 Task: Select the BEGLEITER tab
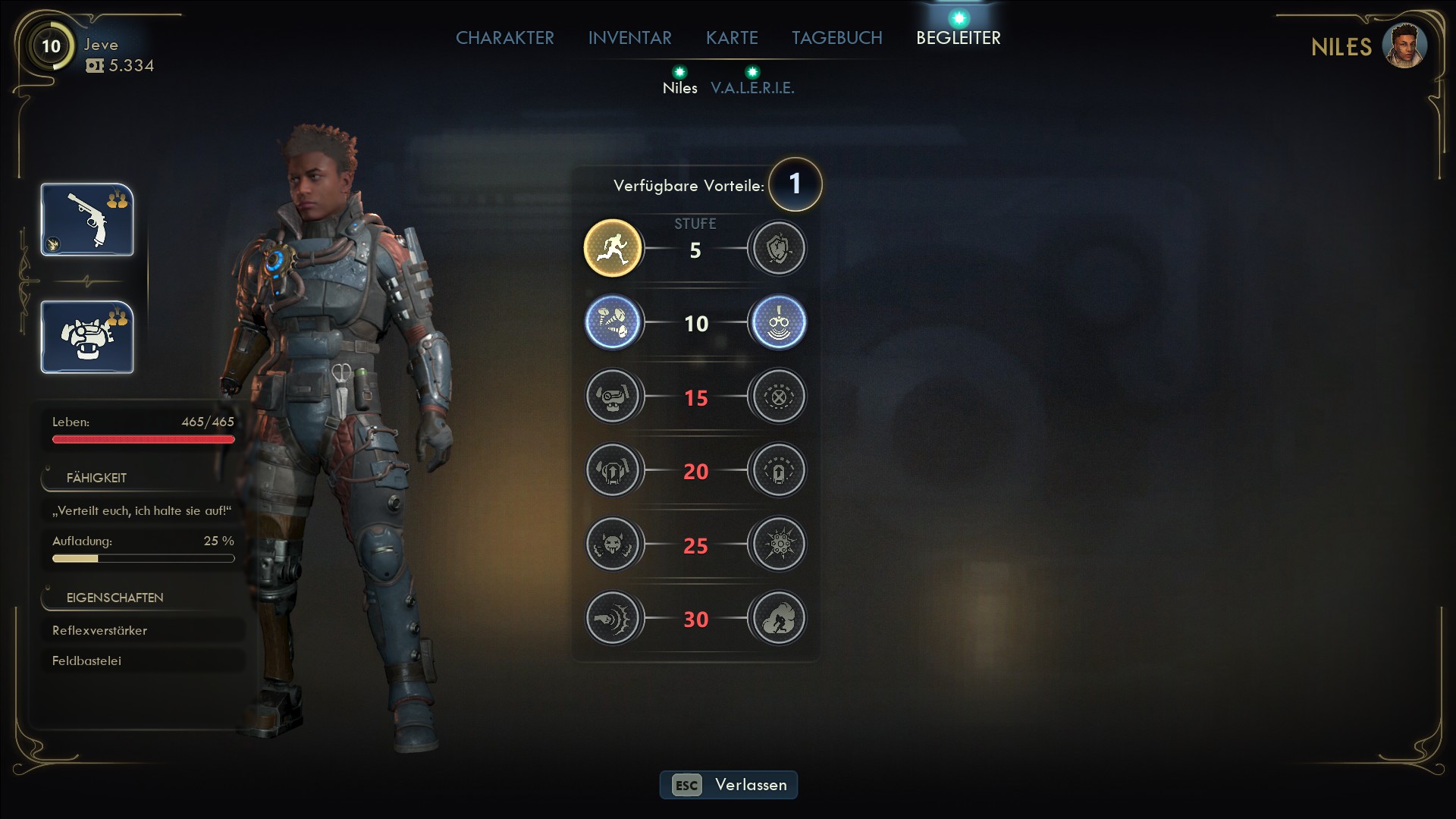tap(958, 38)
